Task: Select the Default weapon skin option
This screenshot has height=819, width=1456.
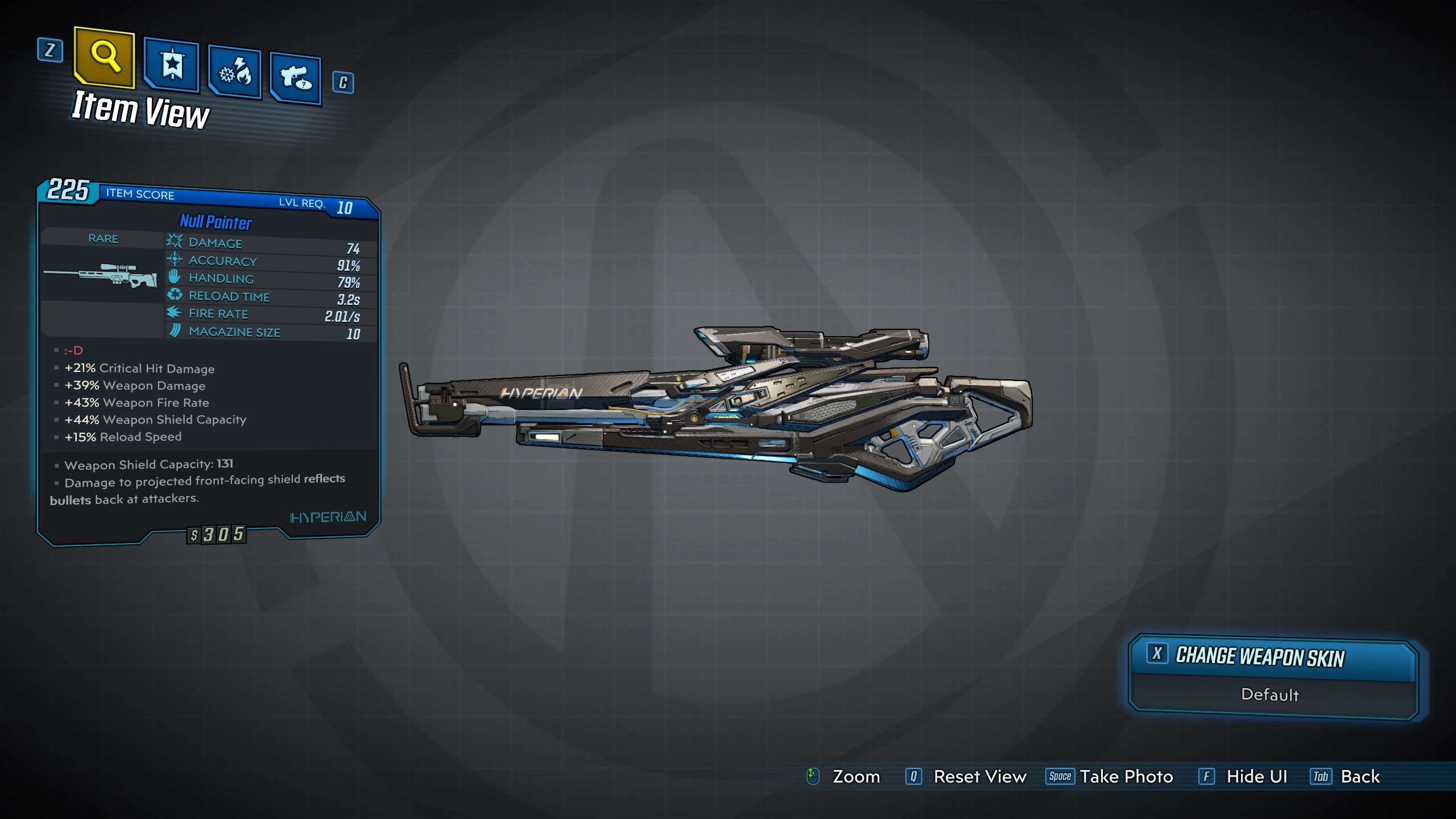Action: click(x=1269, y=695)
